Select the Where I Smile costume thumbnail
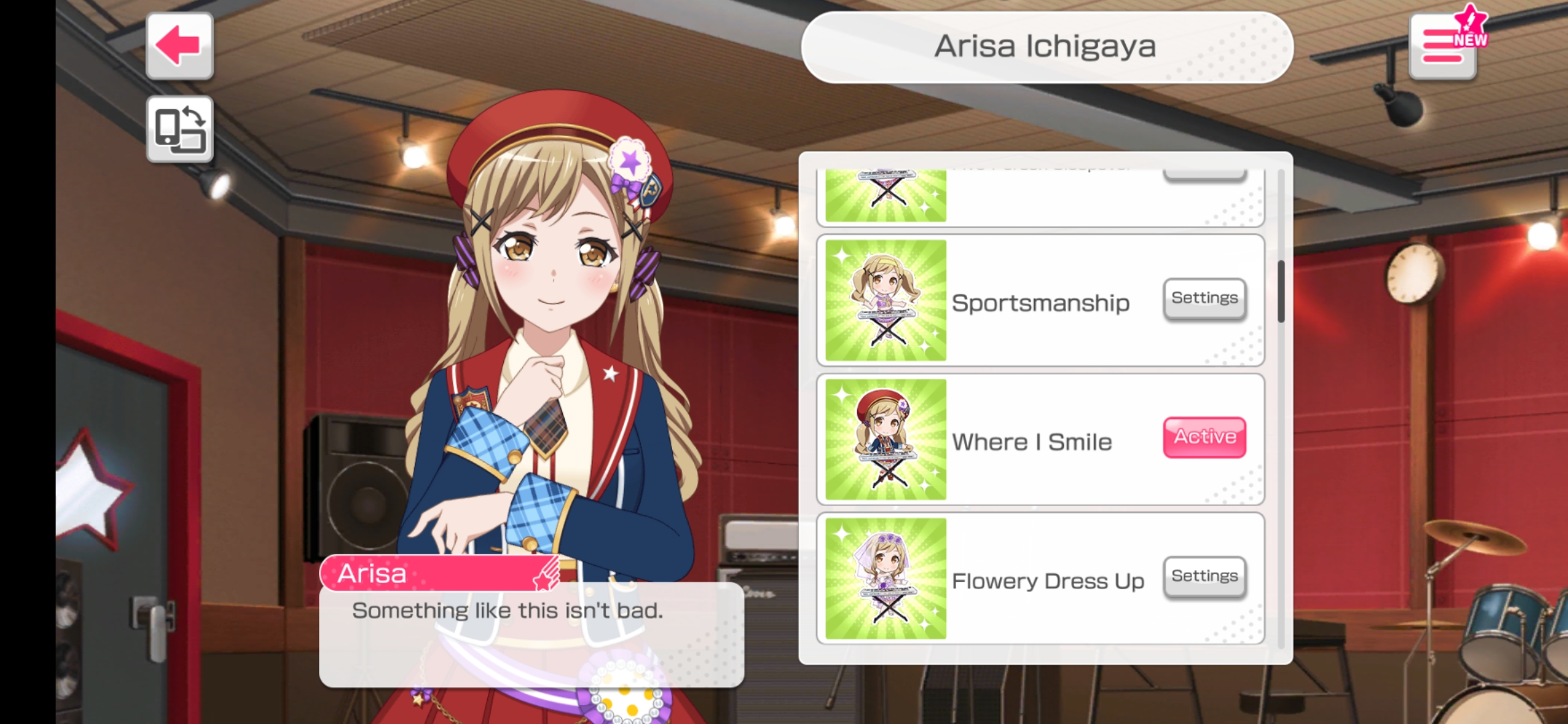Screen dimensions: 1568x724 885,439
